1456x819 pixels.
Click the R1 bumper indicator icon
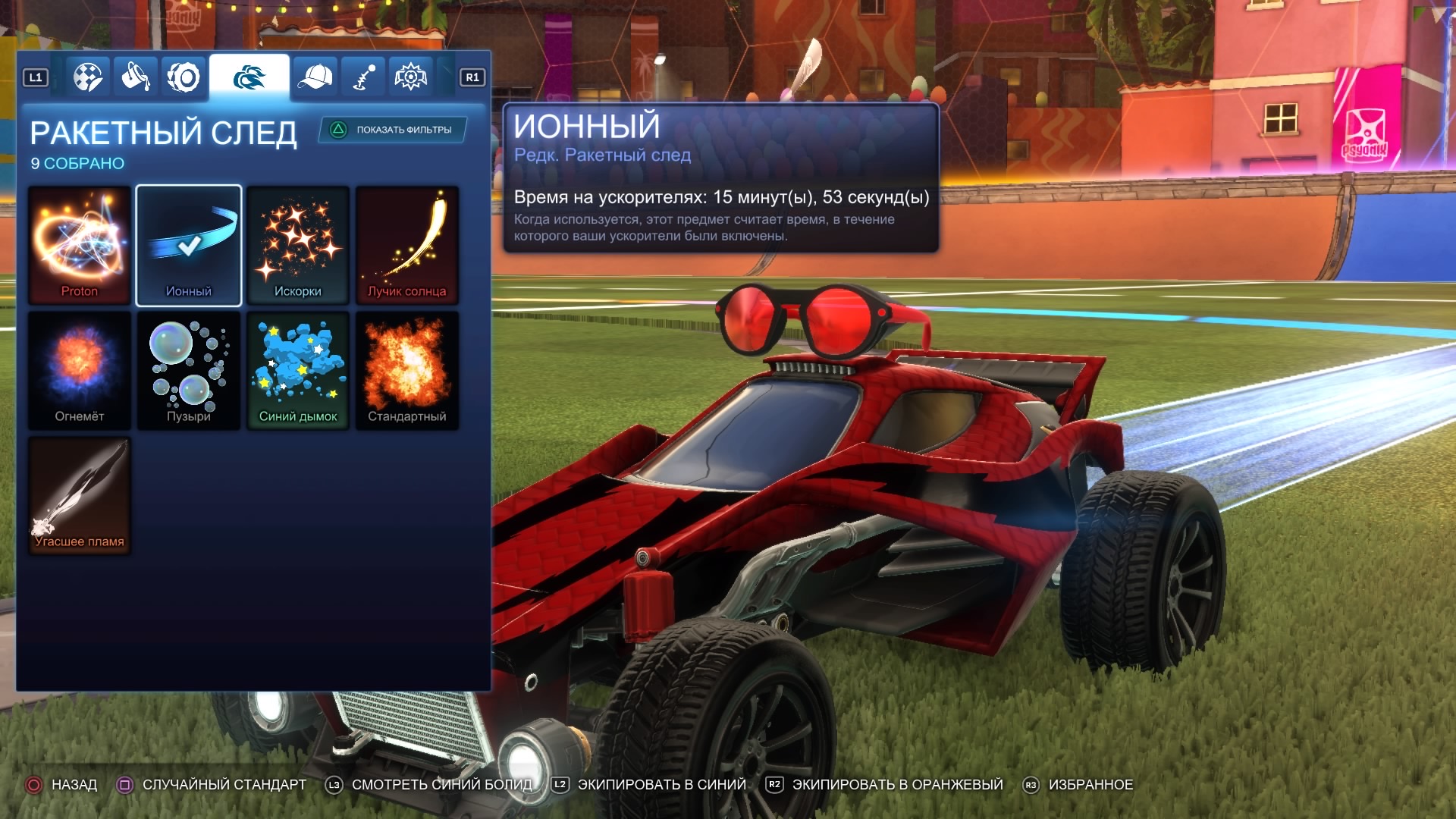click(472, 76)
